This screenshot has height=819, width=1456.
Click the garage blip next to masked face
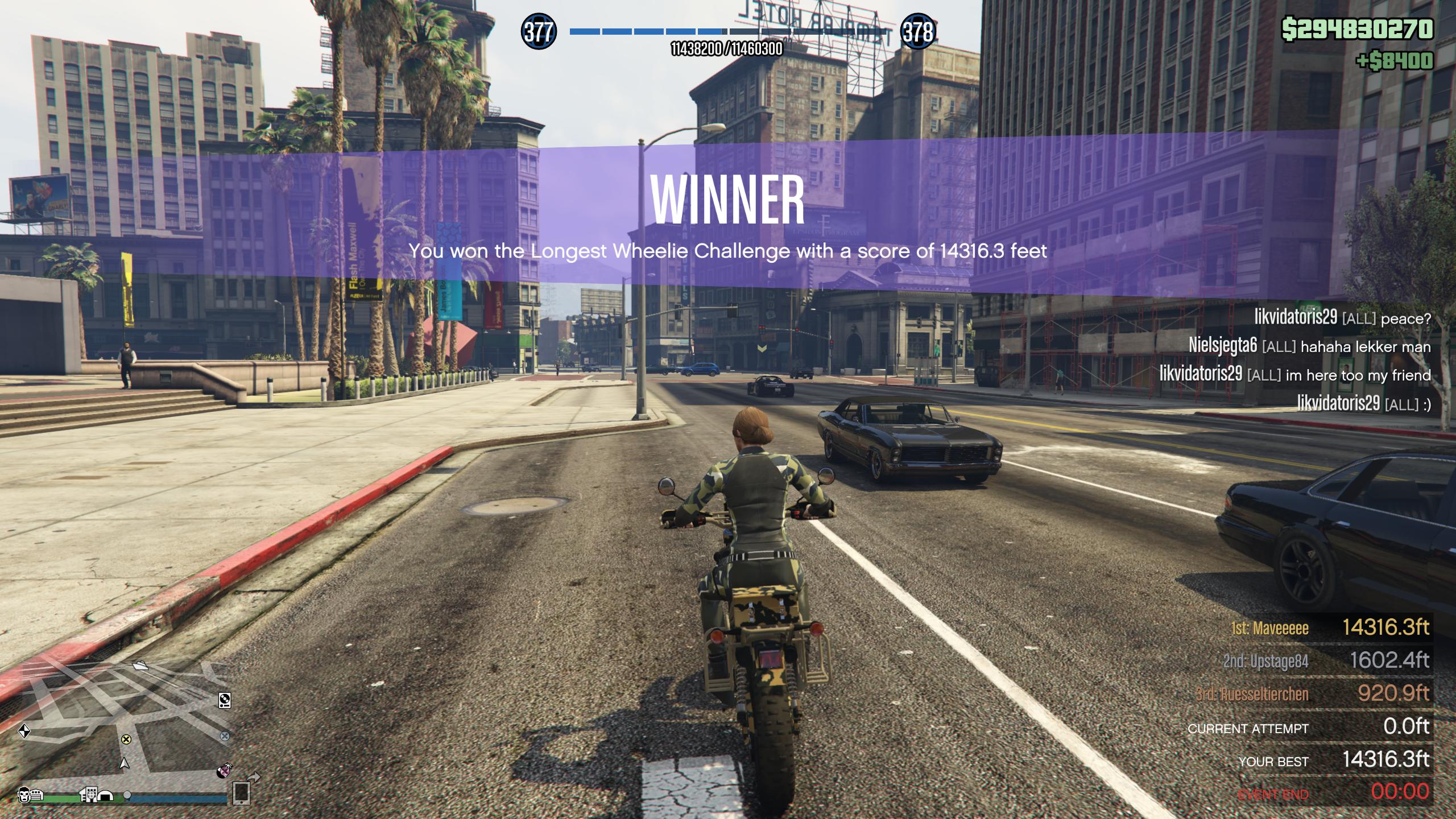38,795
